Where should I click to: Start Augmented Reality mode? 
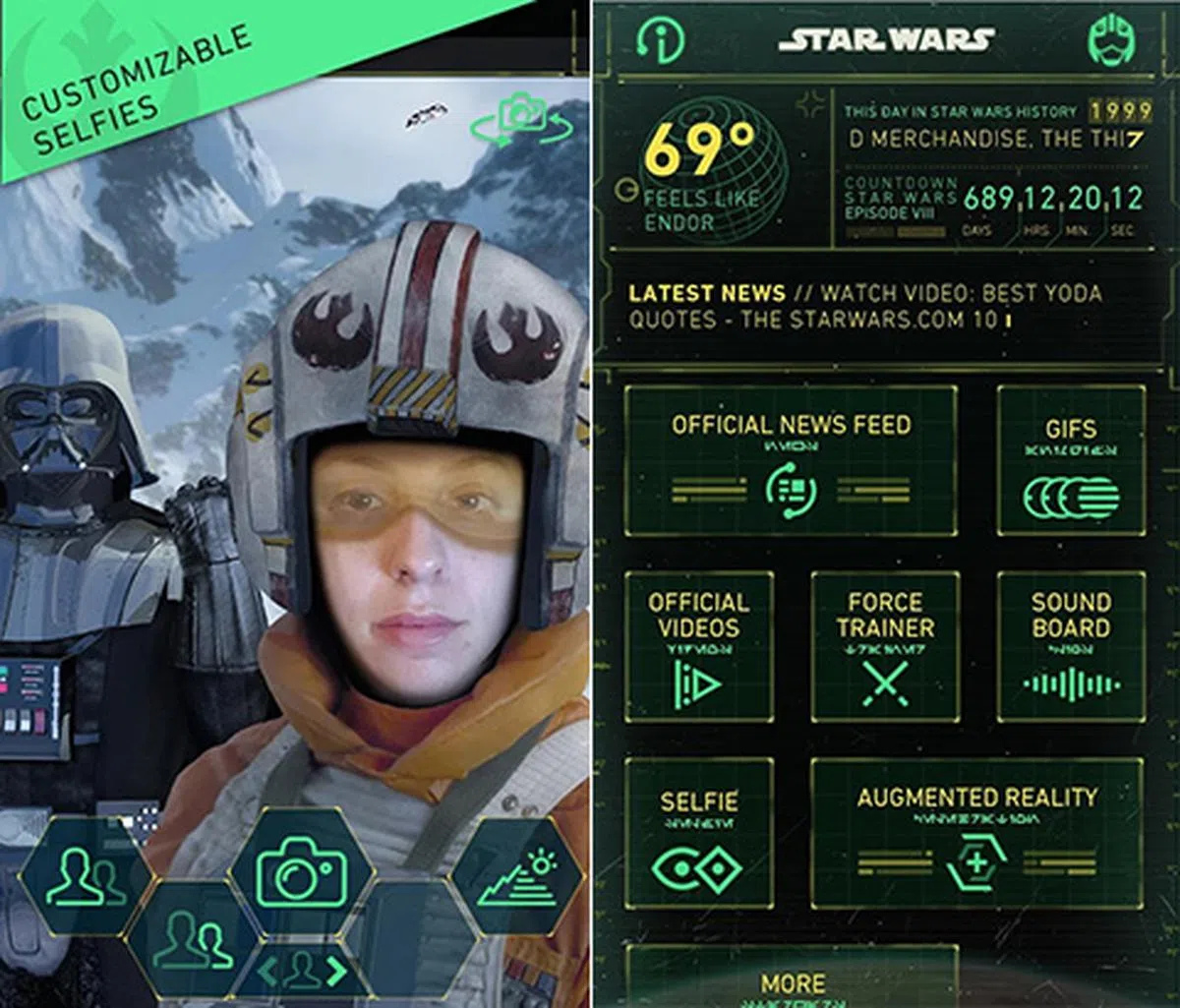(976, 832)
